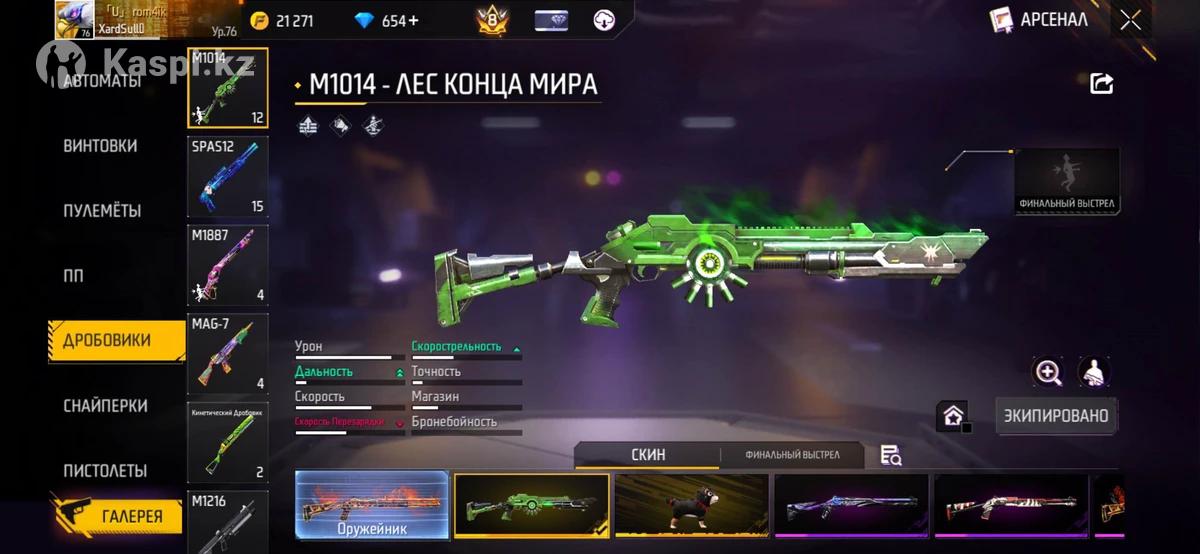Screen dimensions: 1200x554
Task: Zoom in with the magnifier icon
Action: (1047, 372)
